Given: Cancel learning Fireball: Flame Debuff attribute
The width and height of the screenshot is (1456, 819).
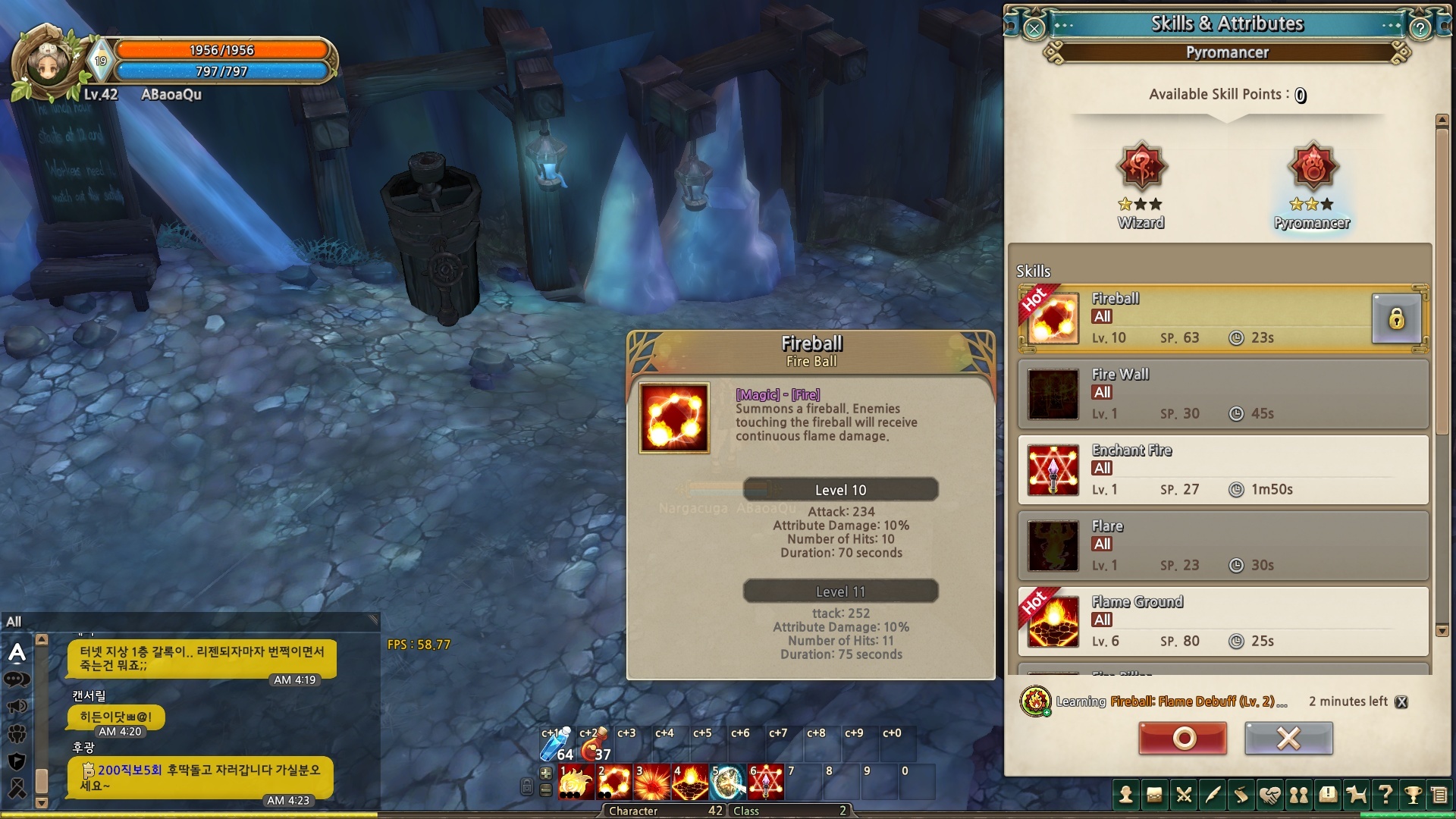Looking at the screenshot, I should (1401, 702).
